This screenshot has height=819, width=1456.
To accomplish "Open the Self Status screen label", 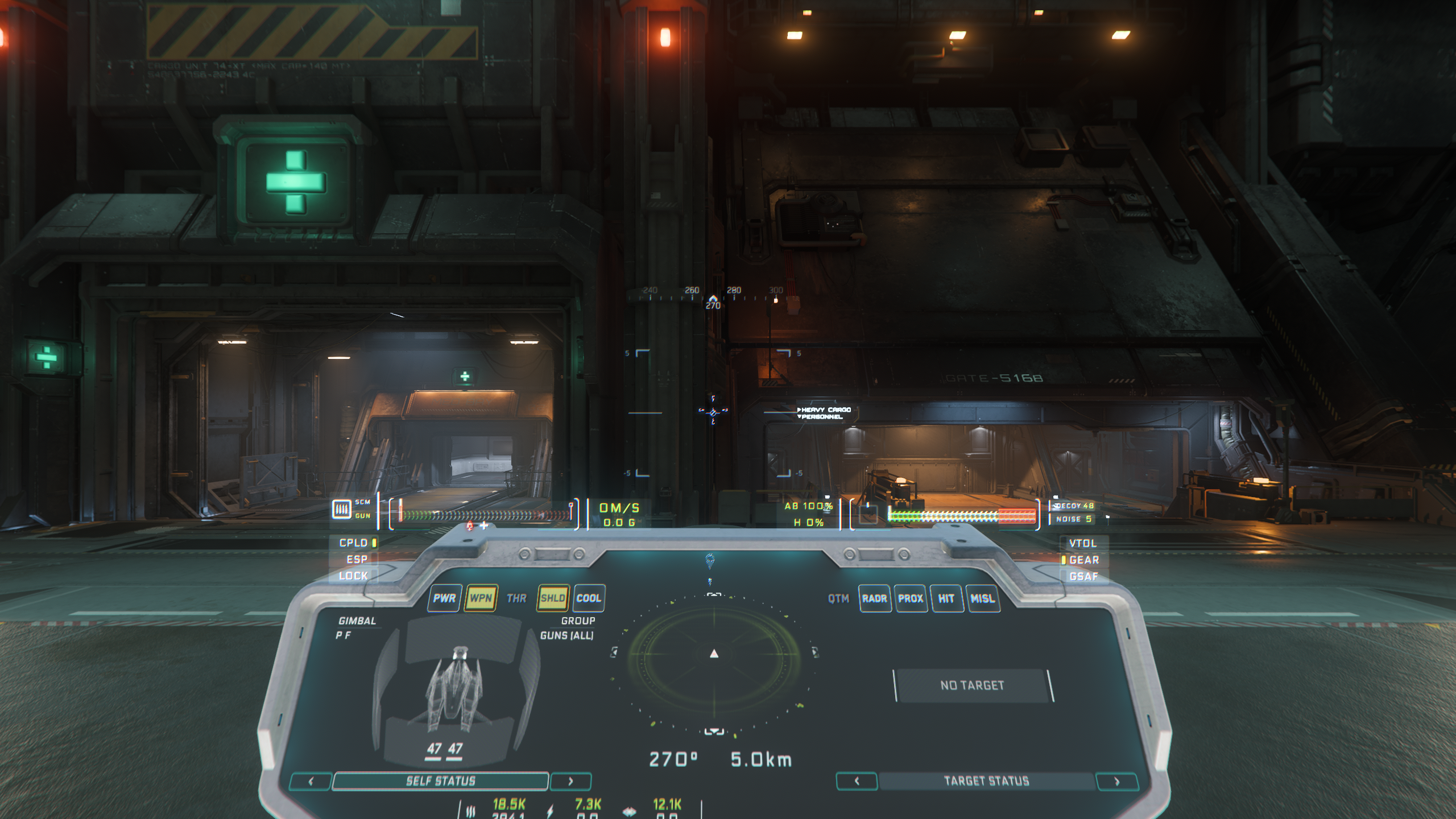I will [440, 781].
